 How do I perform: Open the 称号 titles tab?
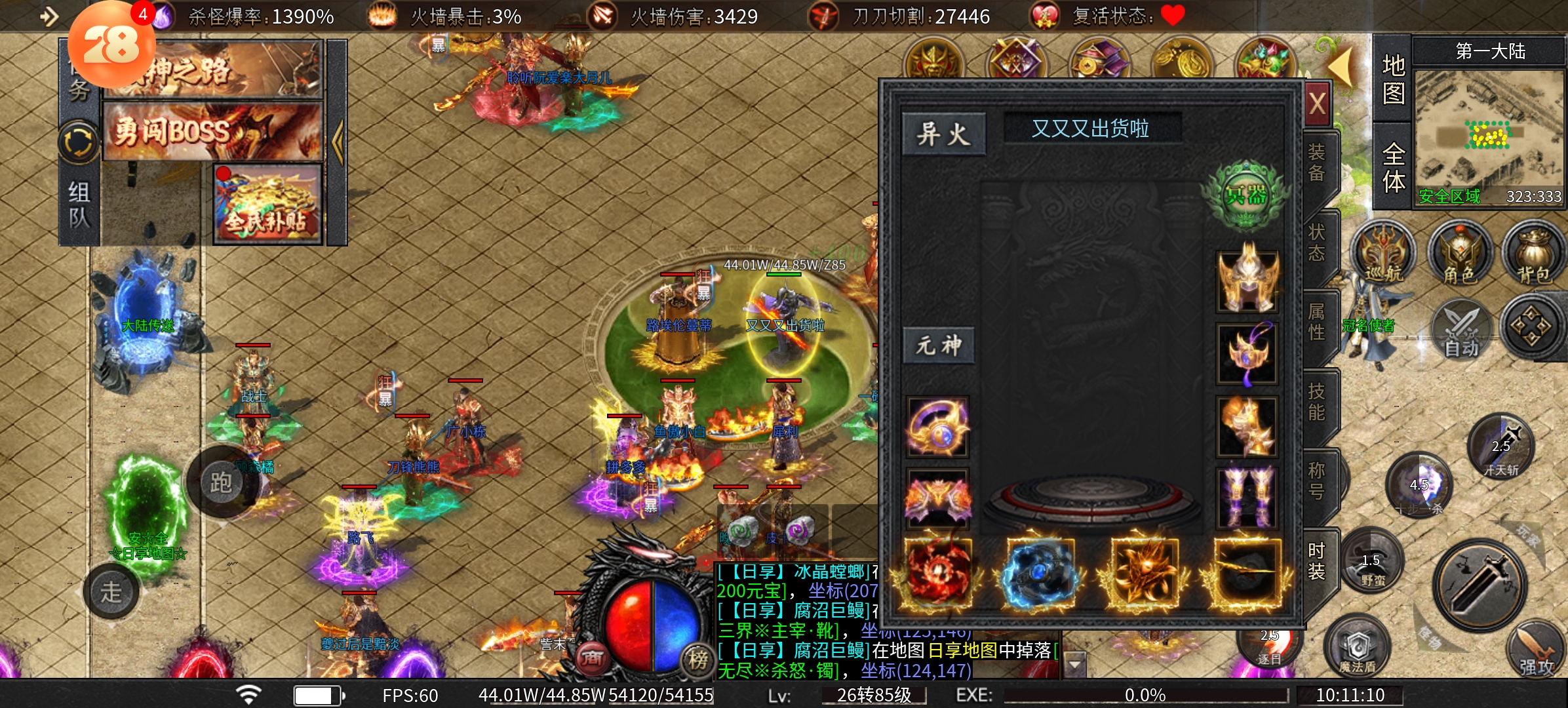(1316, 481)
